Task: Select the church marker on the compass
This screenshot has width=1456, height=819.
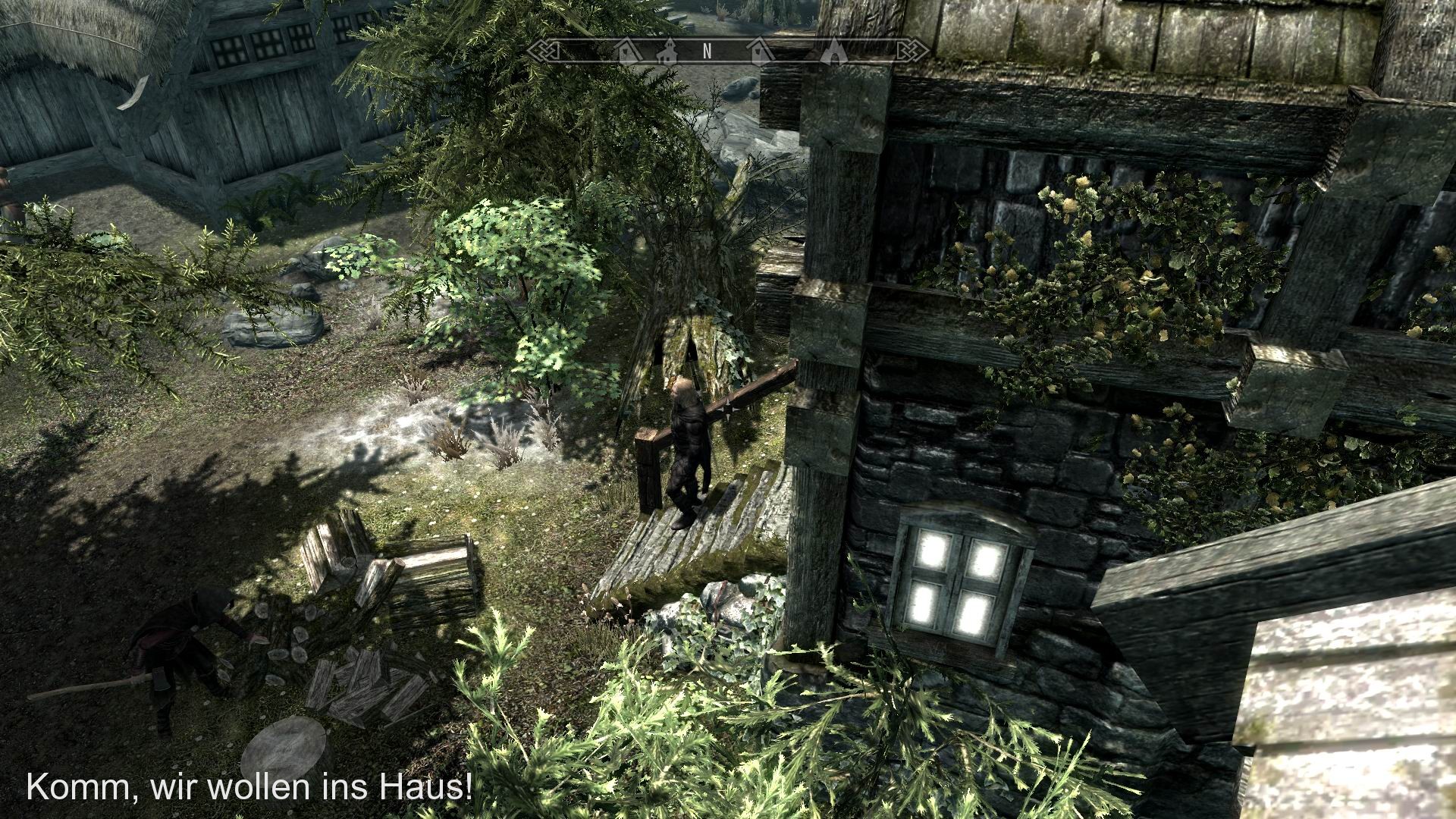Action: pyautogui.click(x=669, y=53)
